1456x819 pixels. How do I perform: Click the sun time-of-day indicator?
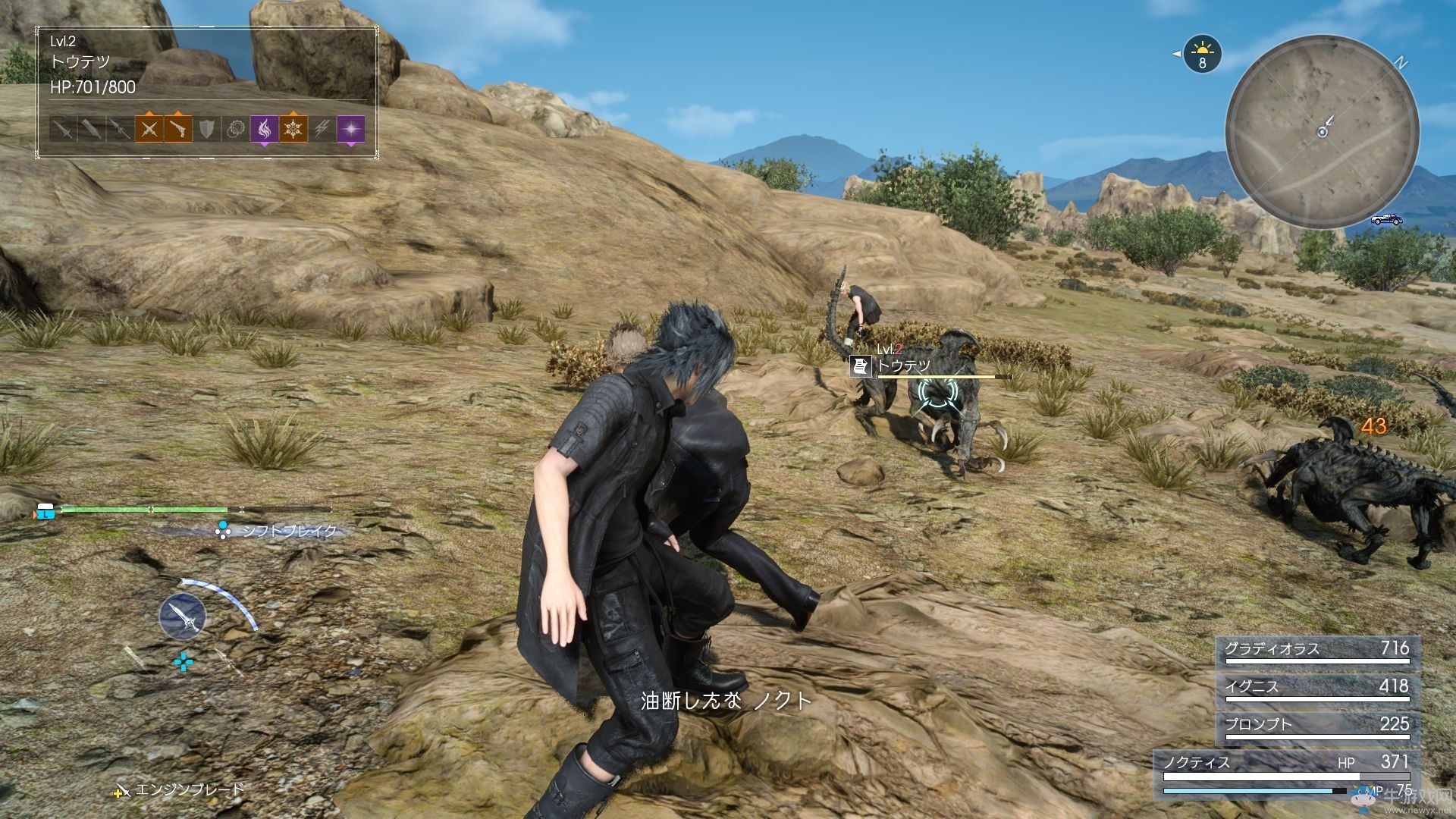pos(1202,55)
